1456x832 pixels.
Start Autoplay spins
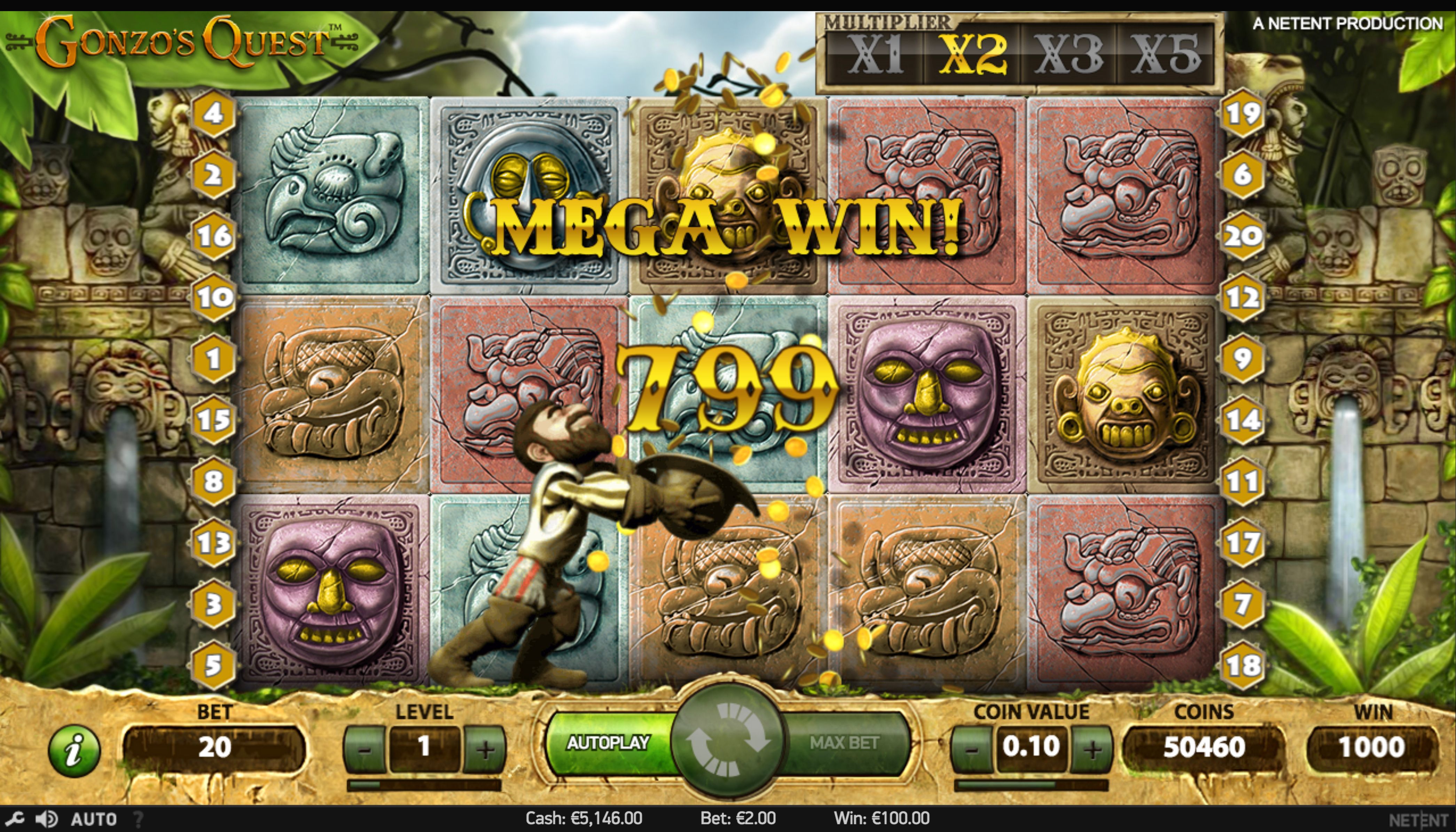tap(608, 743)
